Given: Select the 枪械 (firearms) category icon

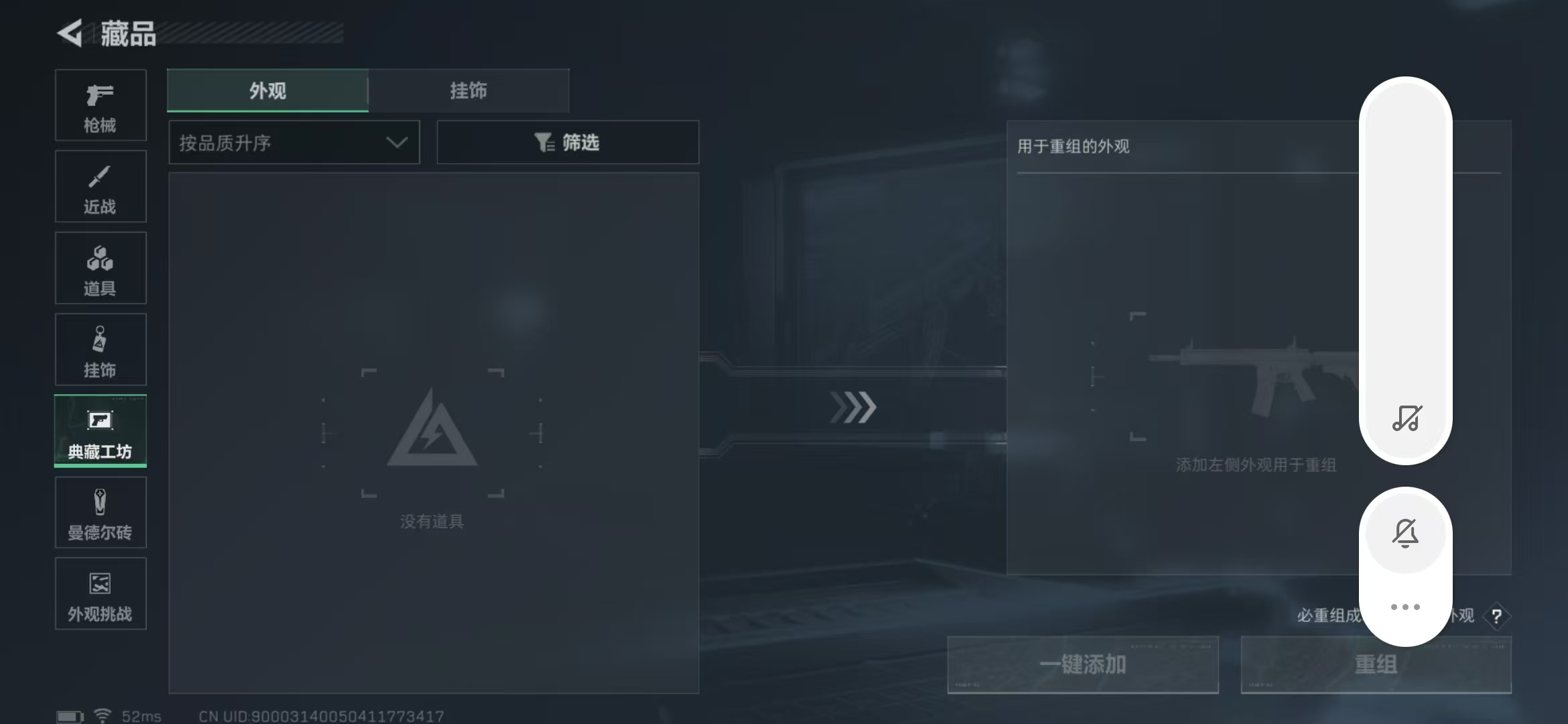Looking at the screenshot, I should (x=100, y=105).
